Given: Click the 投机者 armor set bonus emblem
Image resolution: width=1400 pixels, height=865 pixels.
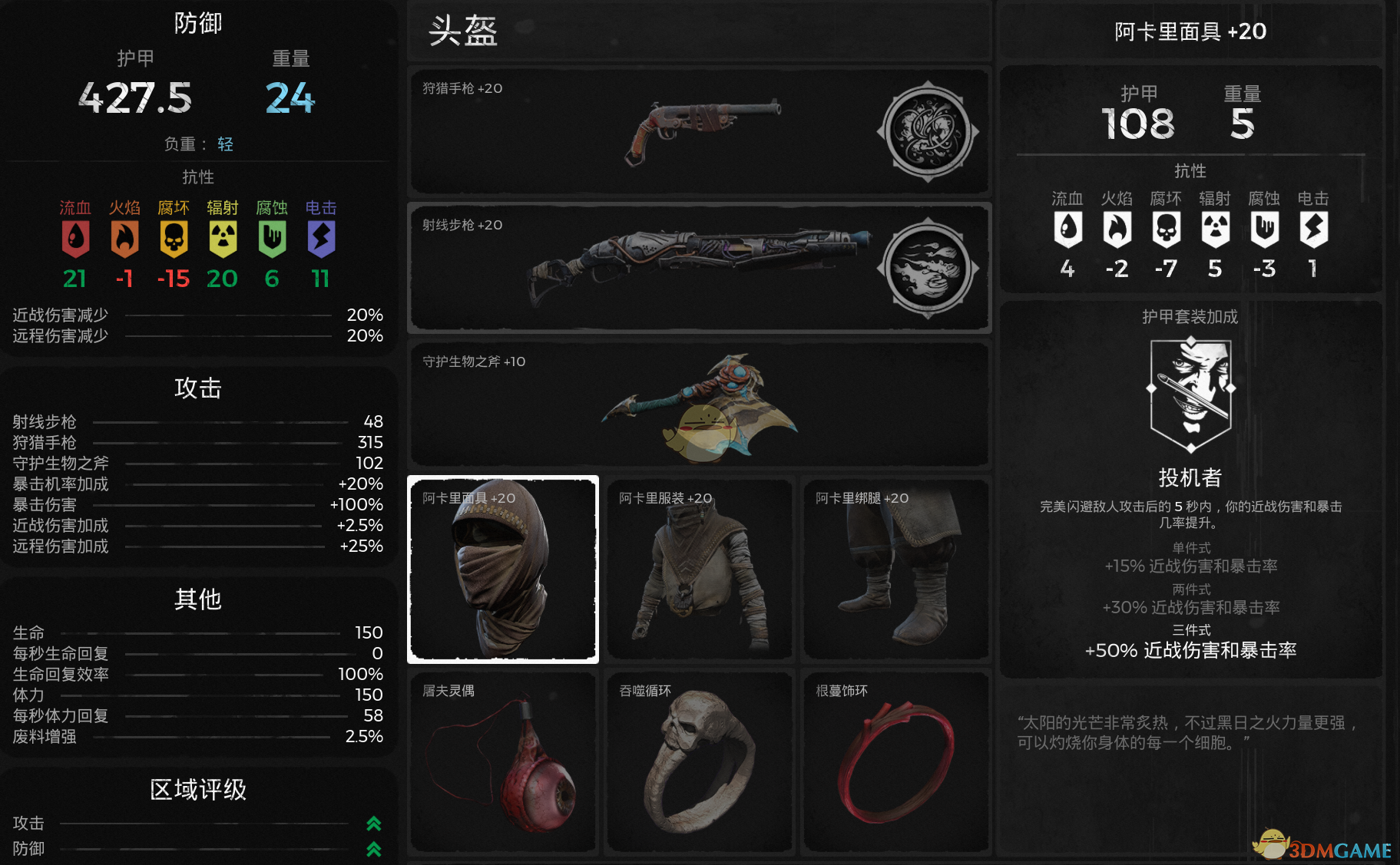Looking at the screenshot, I should tap(1190, 395).
